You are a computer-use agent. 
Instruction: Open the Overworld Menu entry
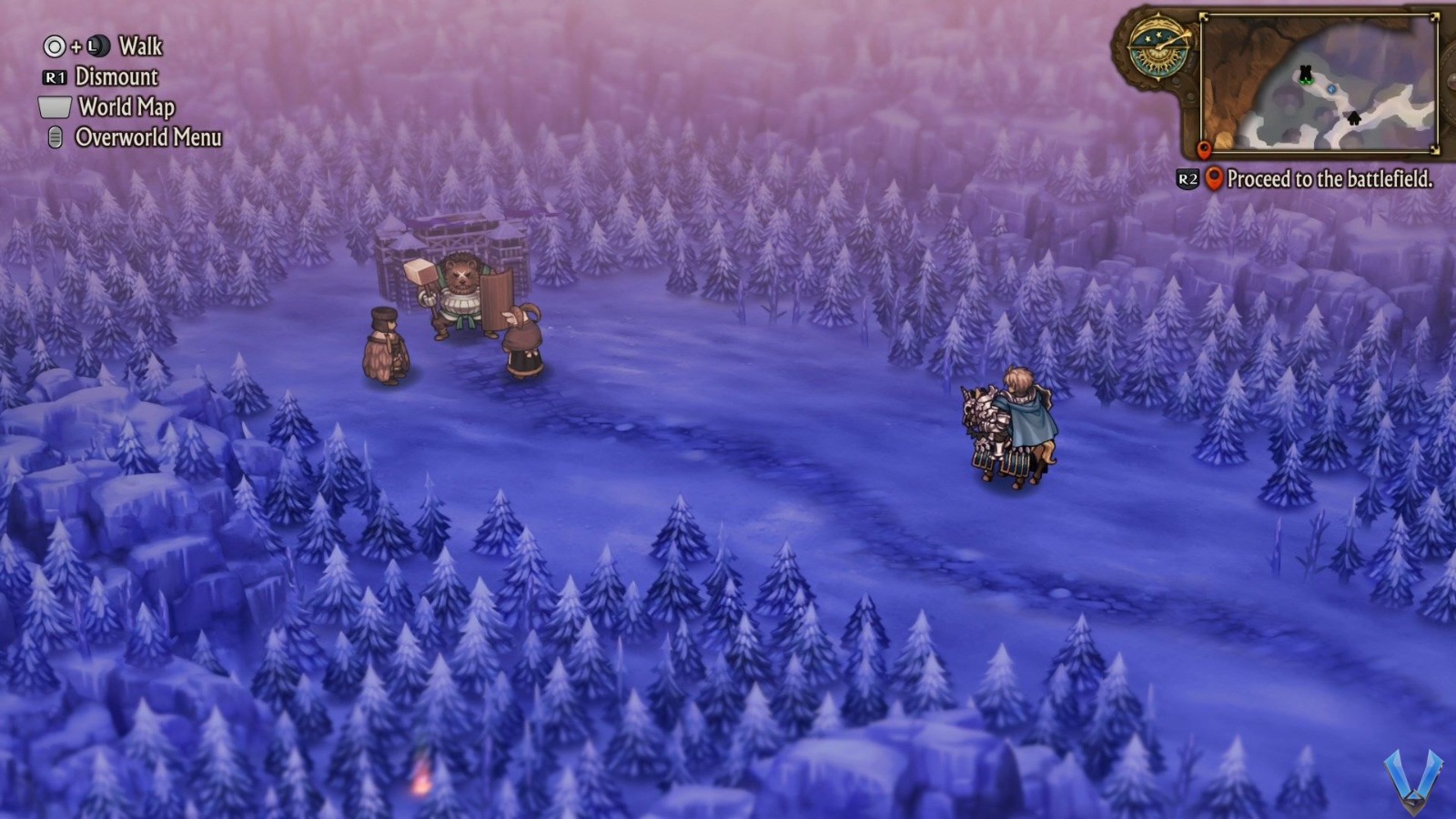pos(147,138)
